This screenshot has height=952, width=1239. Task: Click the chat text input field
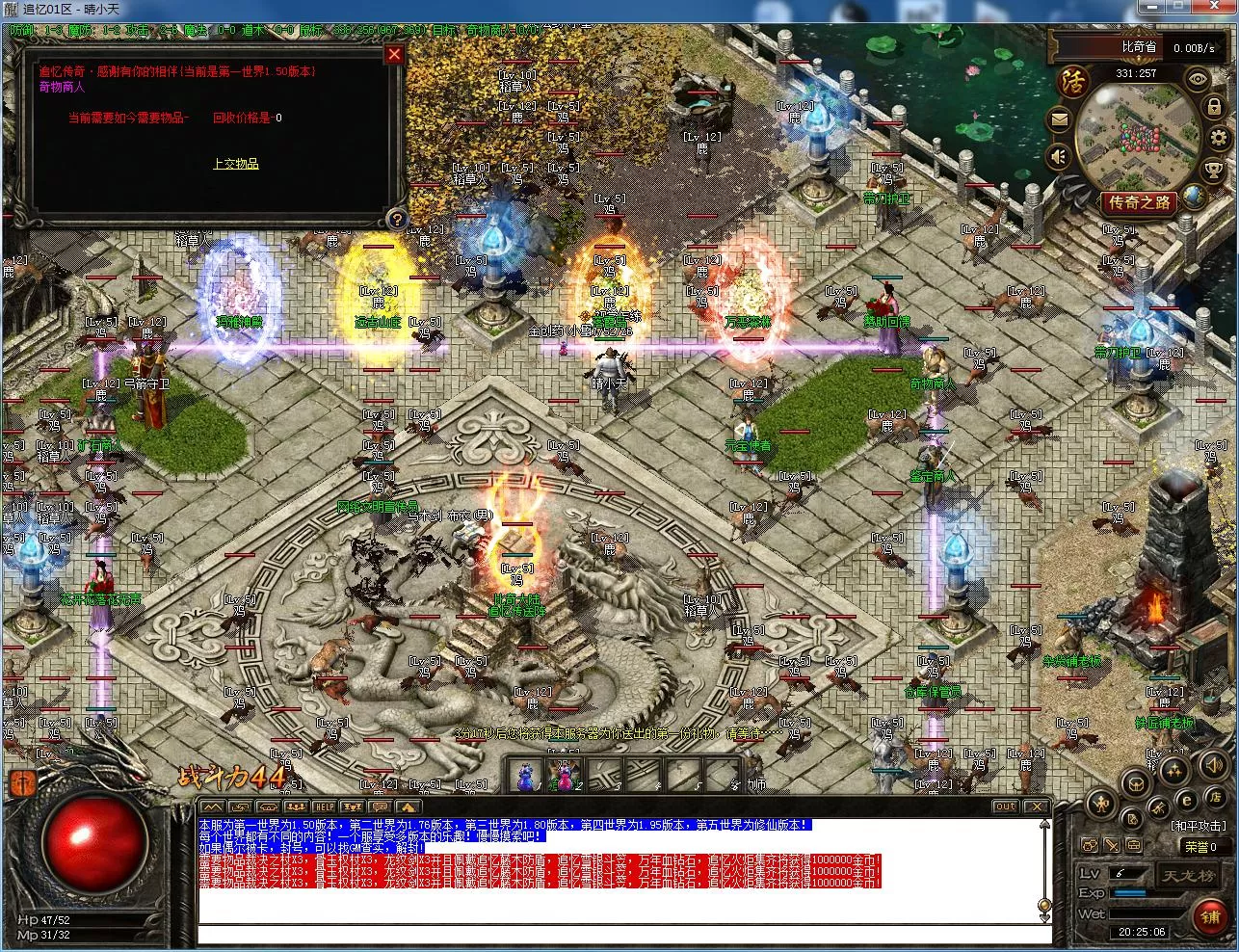coord(617,934)
